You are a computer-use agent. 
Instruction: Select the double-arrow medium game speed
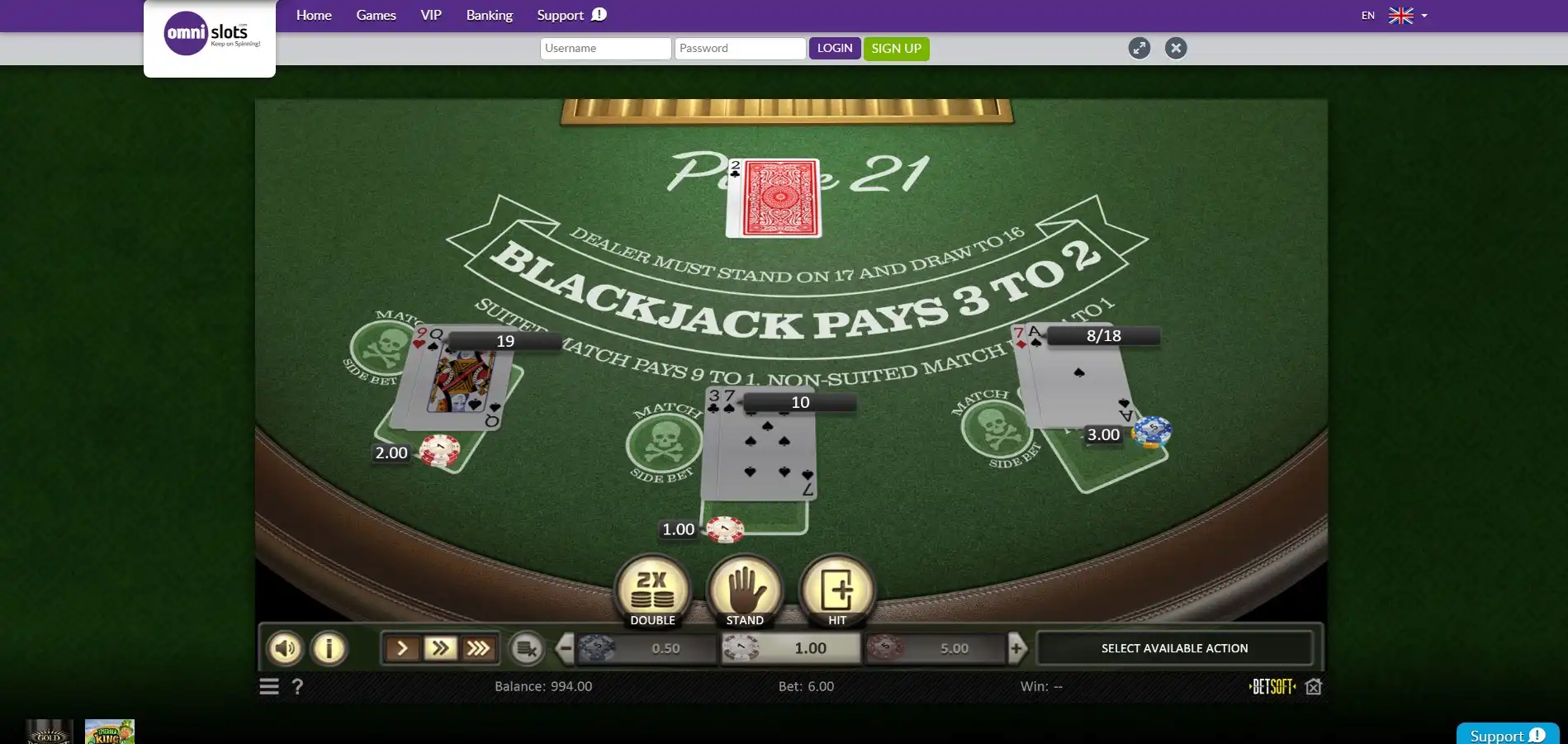(x=441, y=648)
